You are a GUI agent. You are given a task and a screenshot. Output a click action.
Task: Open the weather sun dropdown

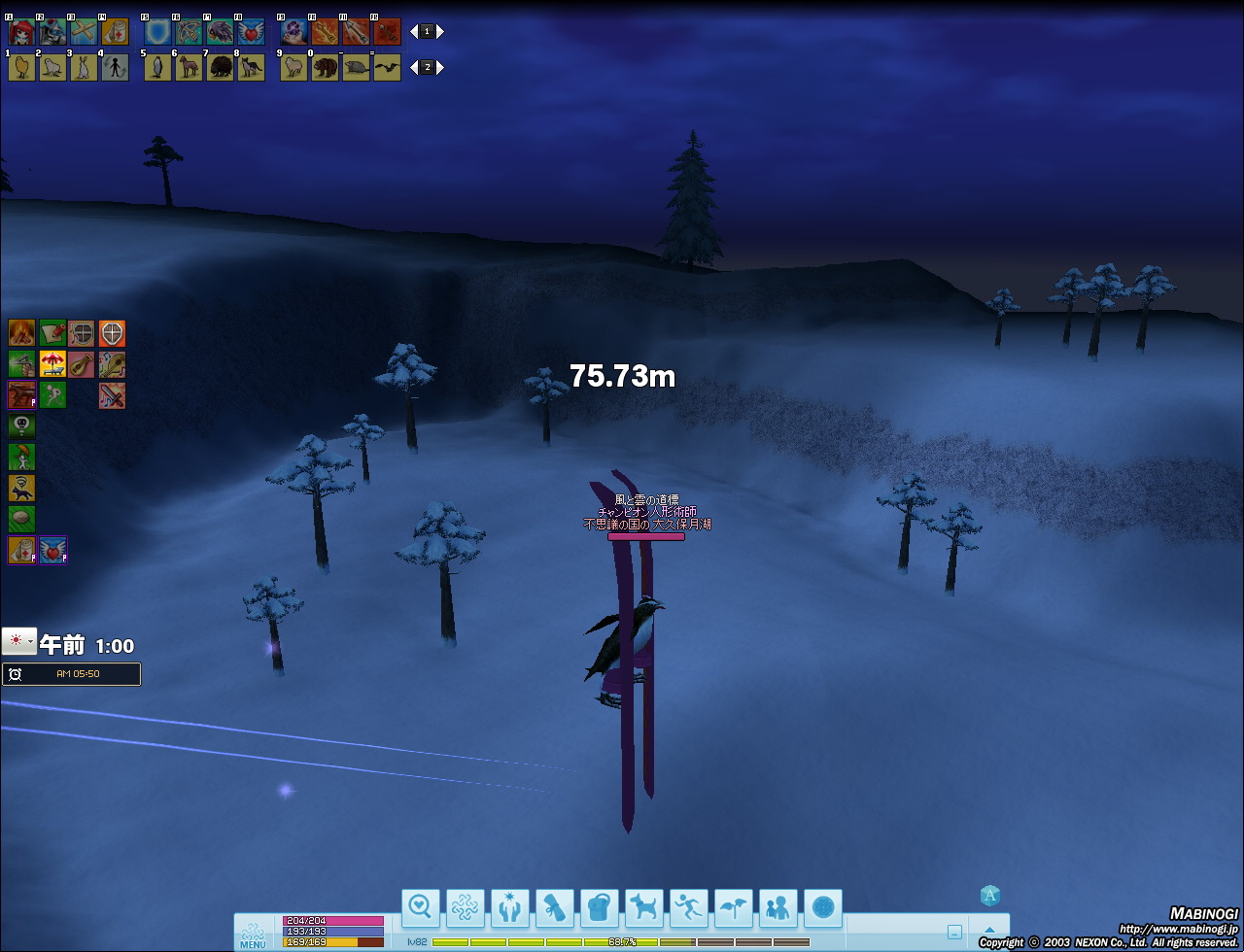(19, 641)
